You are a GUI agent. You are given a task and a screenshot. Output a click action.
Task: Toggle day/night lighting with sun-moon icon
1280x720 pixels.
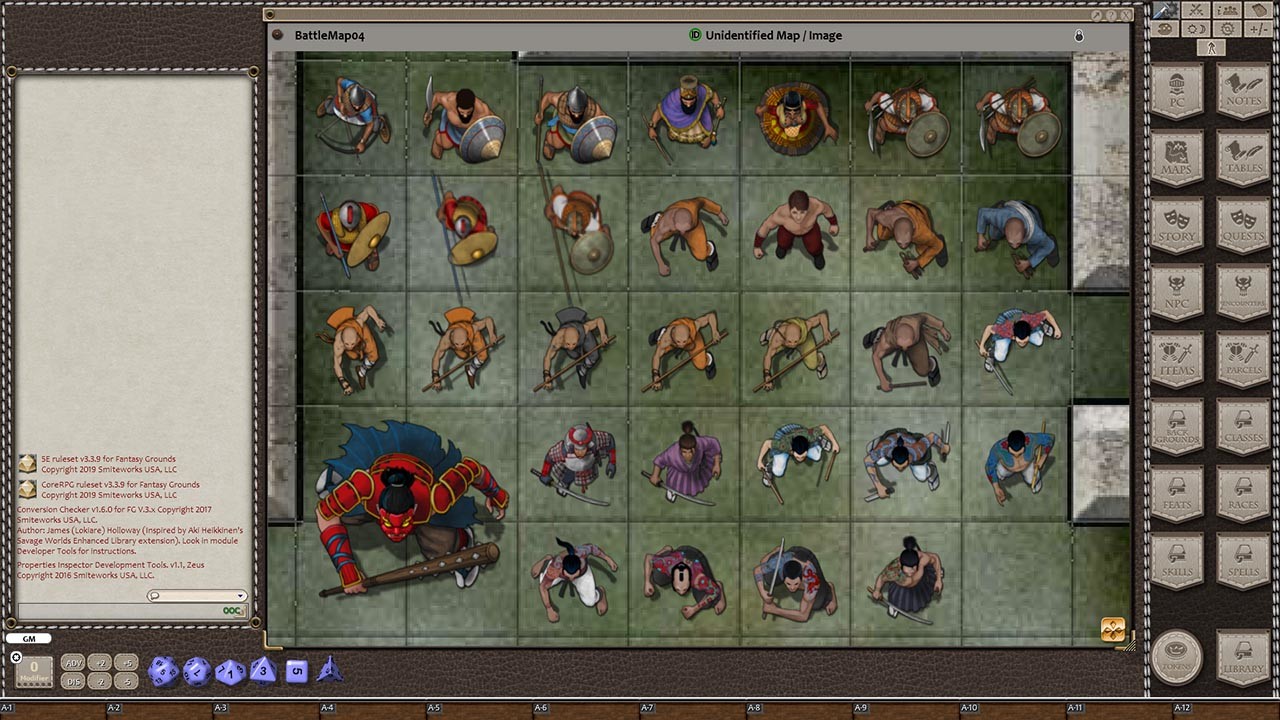[1195, 28]
